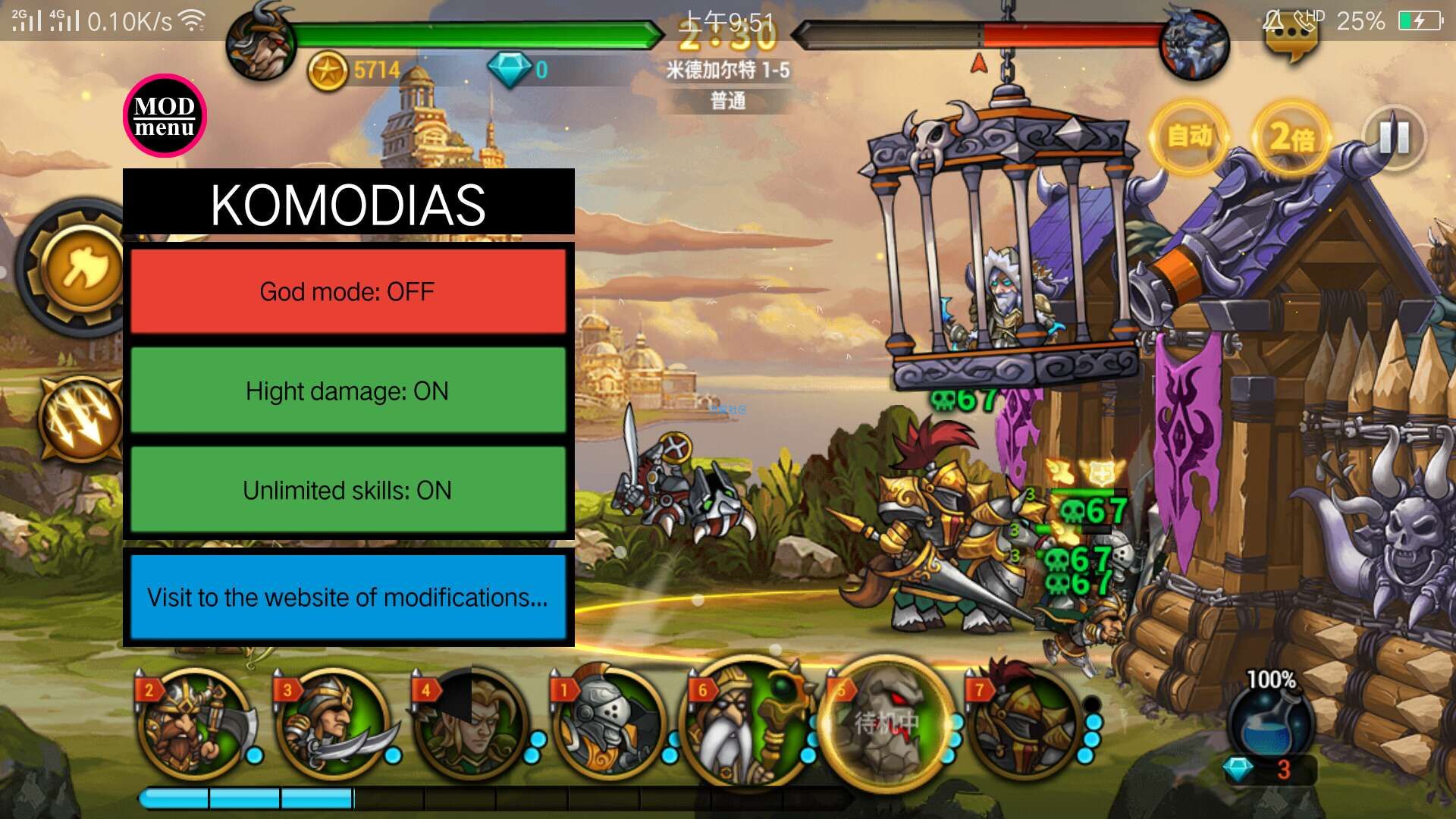The width and height of the screenshot is (1456, 819).
Task: Select the dagger-wielding rogue hero portrait
Action: coord(332,724)
